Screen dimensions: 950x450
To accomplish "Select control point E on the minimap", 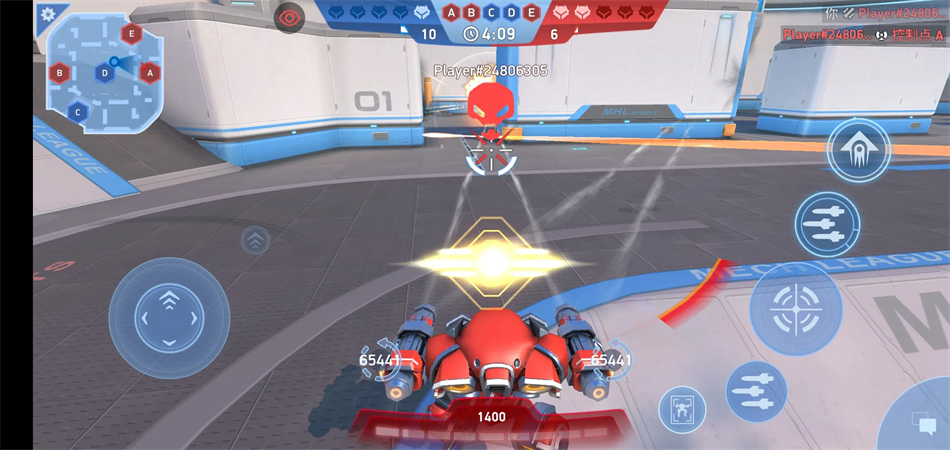I will [130, 33].
